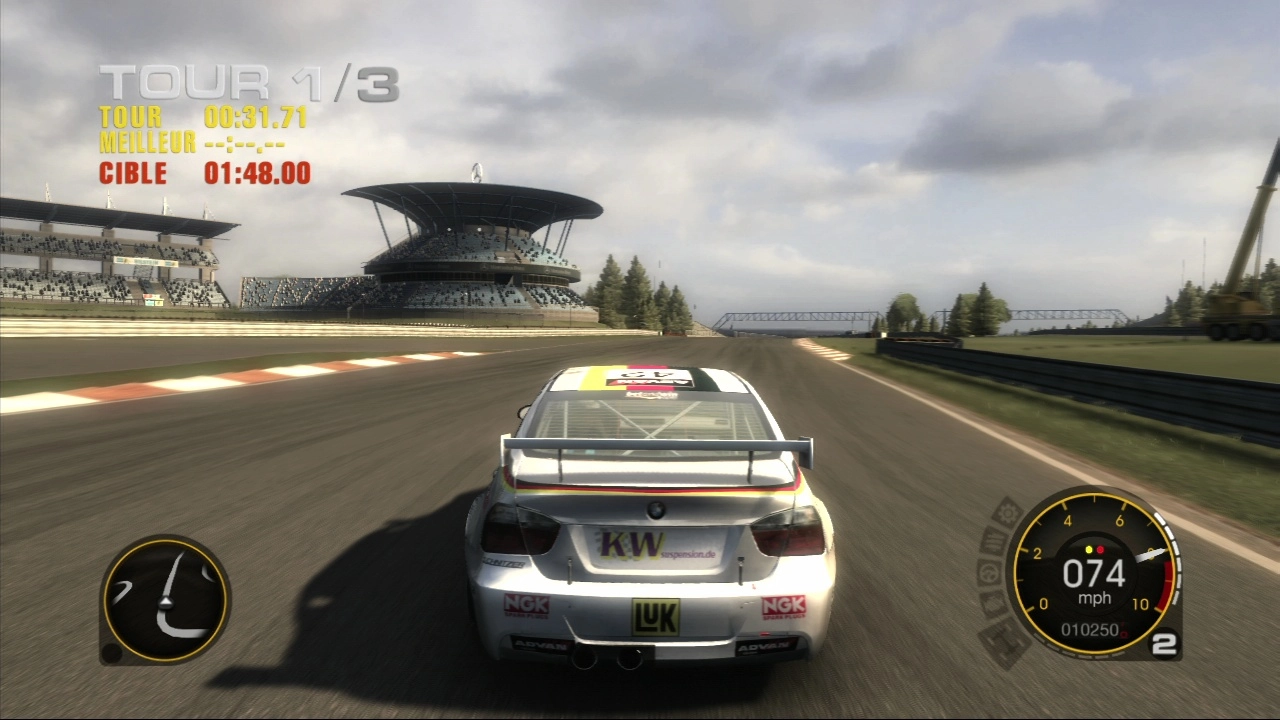The height and width of the screenshot is (720, 1280).
Task: Click the steering wheel damage icon
Action: 987,574
